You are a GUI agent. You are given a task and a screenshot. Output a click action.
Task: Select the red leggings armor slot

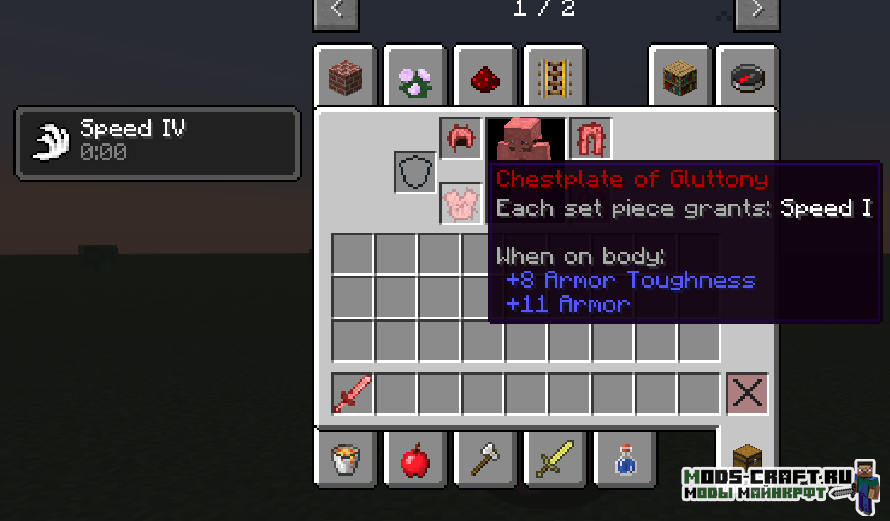(x=590, y=139)
